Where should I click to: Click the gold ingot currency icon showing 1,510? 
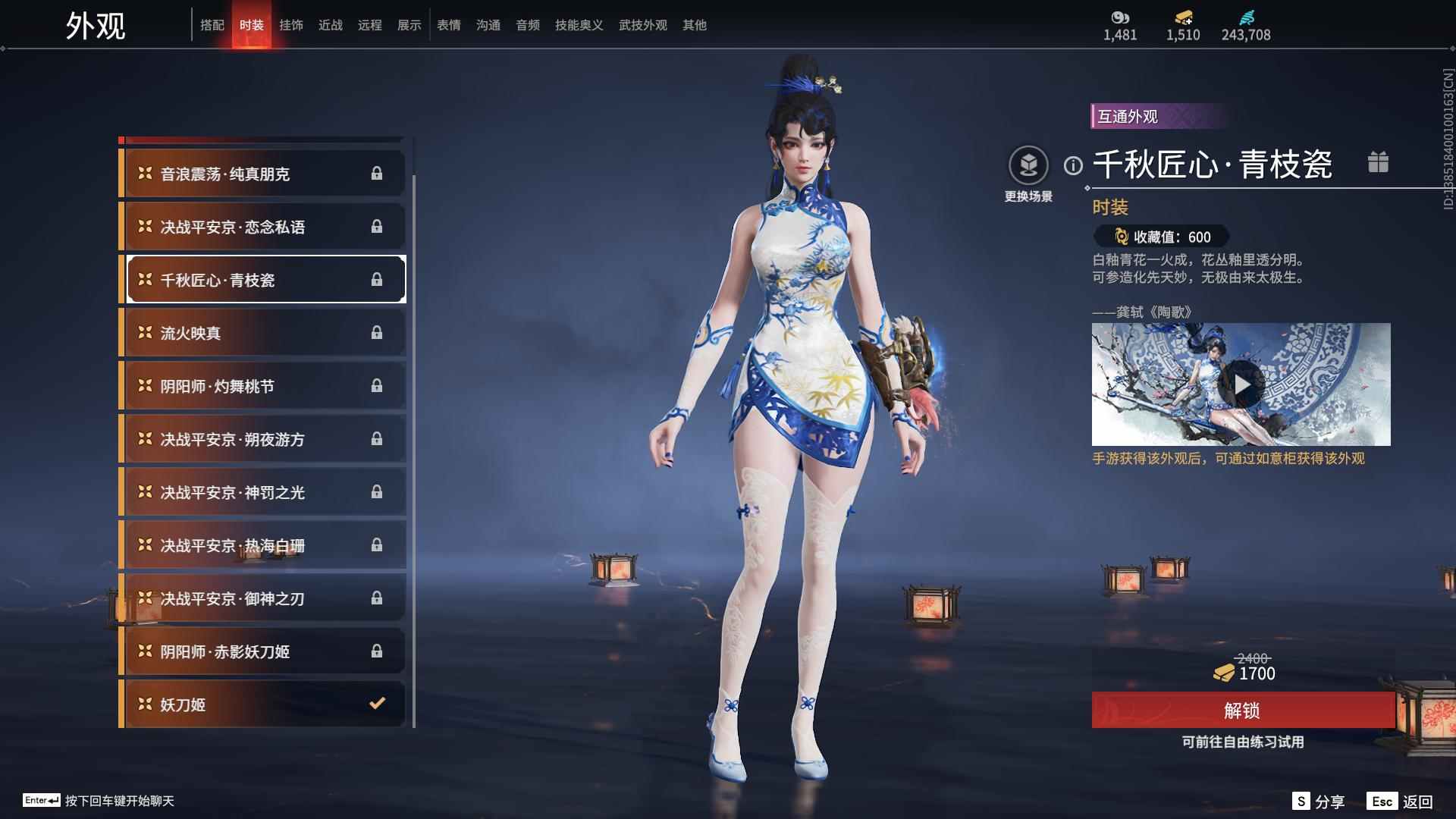point(1183,15)
